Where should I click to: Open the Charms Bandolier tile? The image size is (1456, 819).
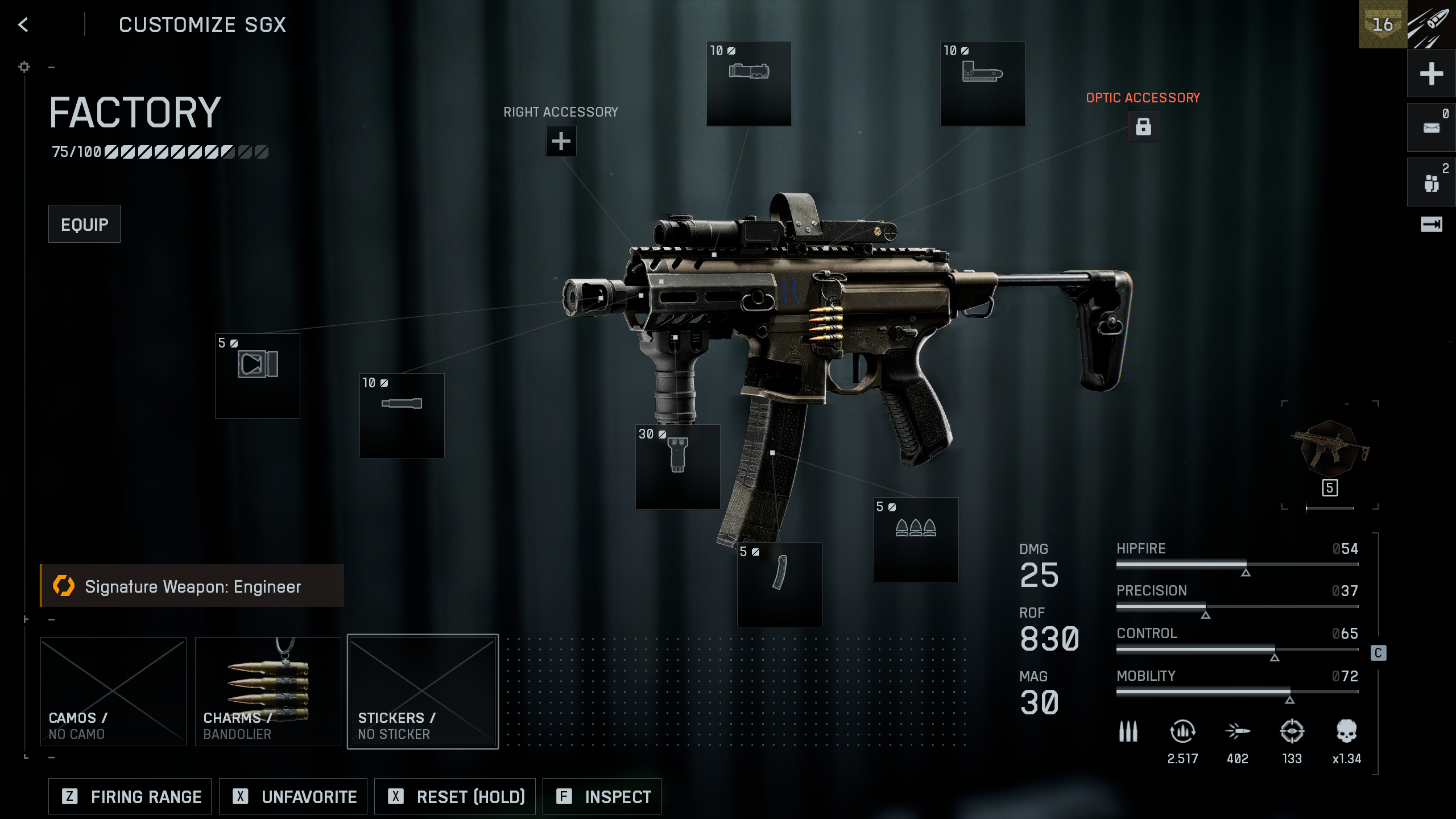point(268,691)
